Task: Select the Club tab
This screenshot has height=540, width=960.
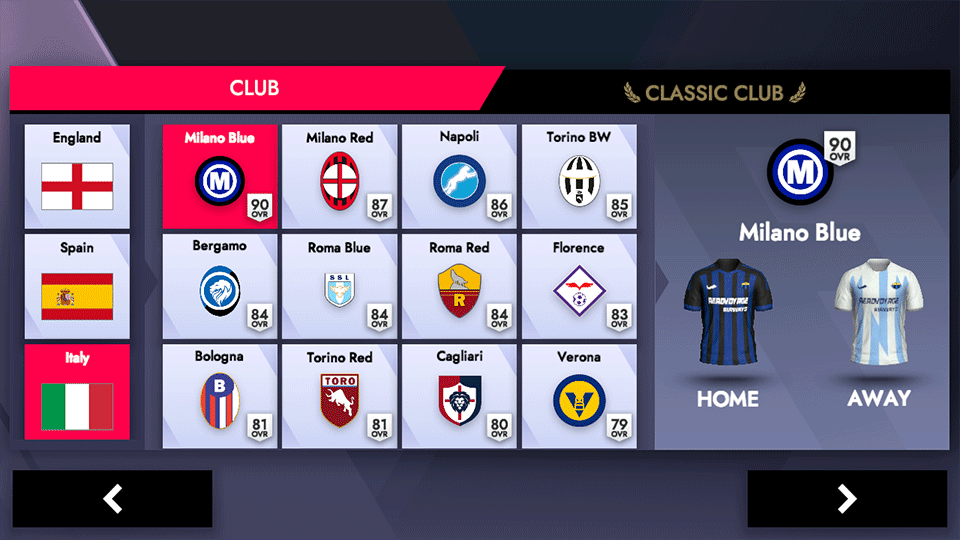Action: click(x=254, y=88)
